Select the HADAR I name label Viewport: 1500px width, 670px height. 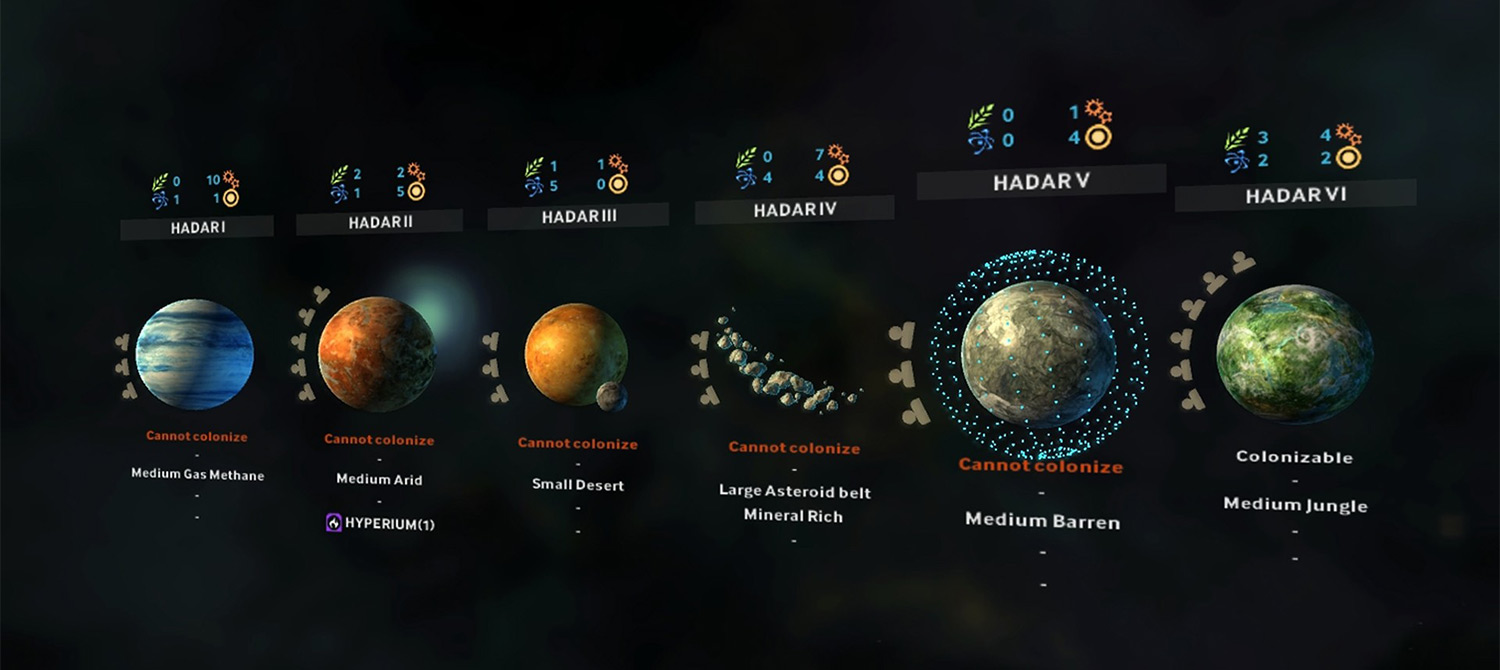point(197,228)
